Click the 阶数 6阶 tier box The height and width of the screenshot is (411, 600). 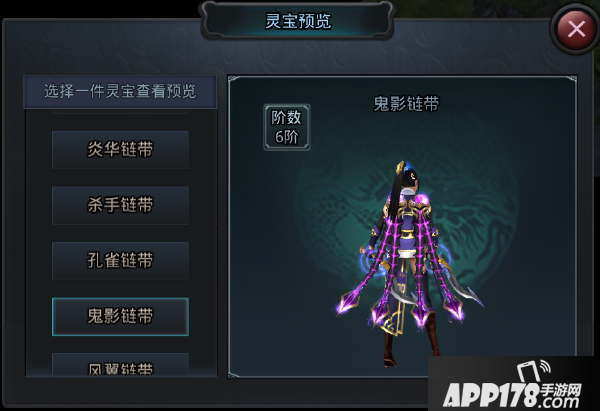click(x=286, y=127)
